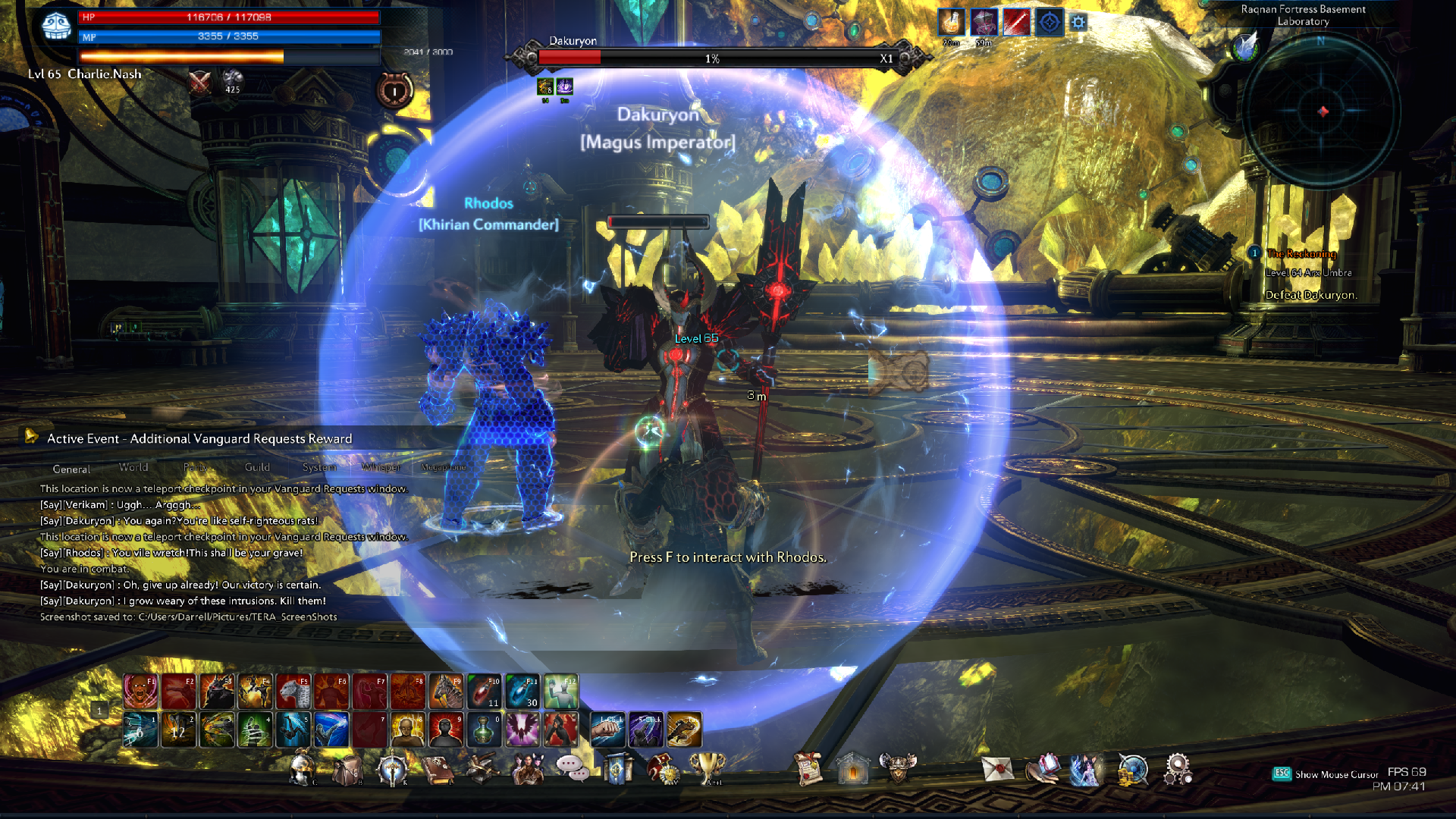Activate the white leopard skill

pyautogui.click(x=293, y=691)
